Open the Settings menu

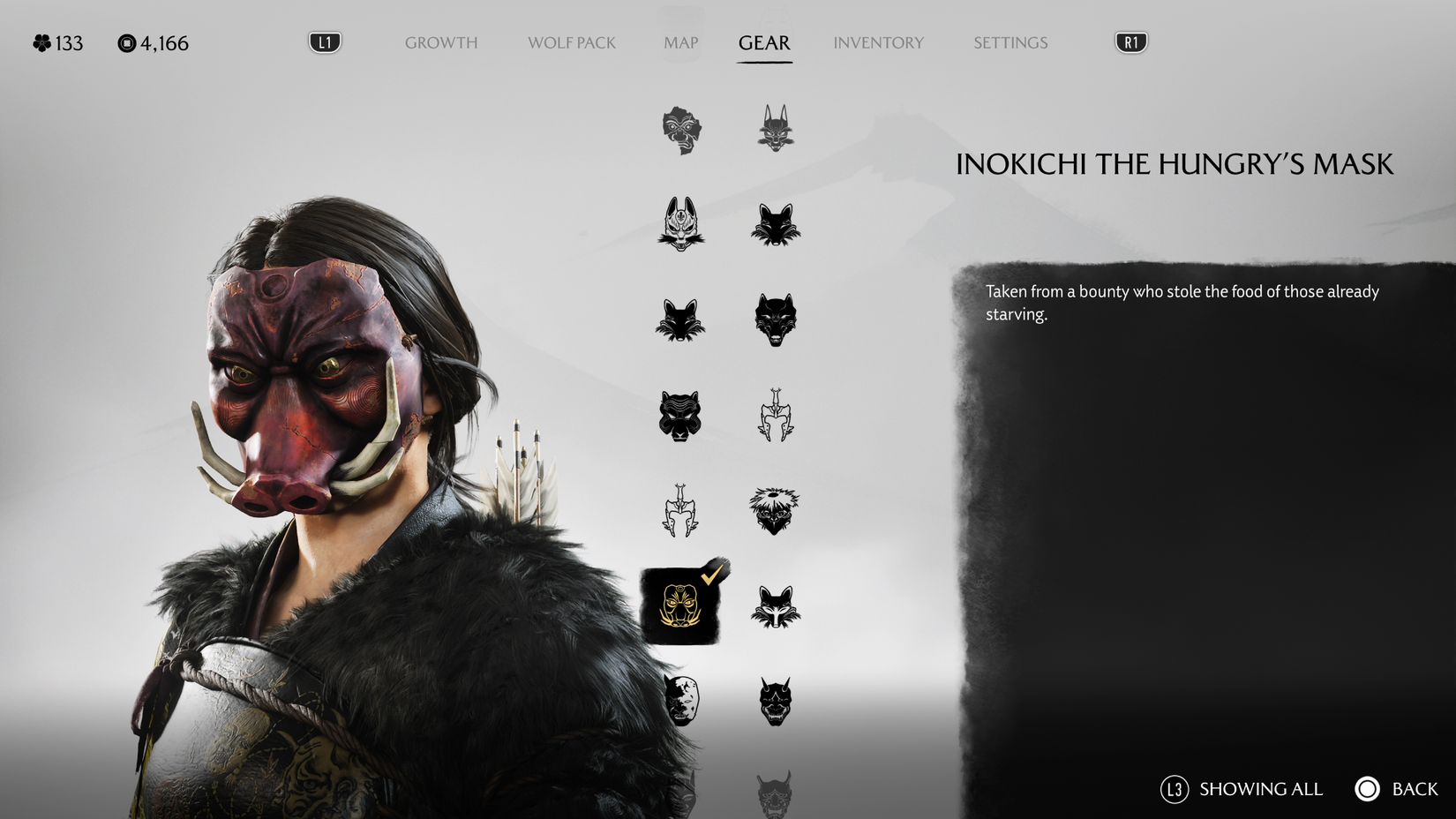(1009, 42)
